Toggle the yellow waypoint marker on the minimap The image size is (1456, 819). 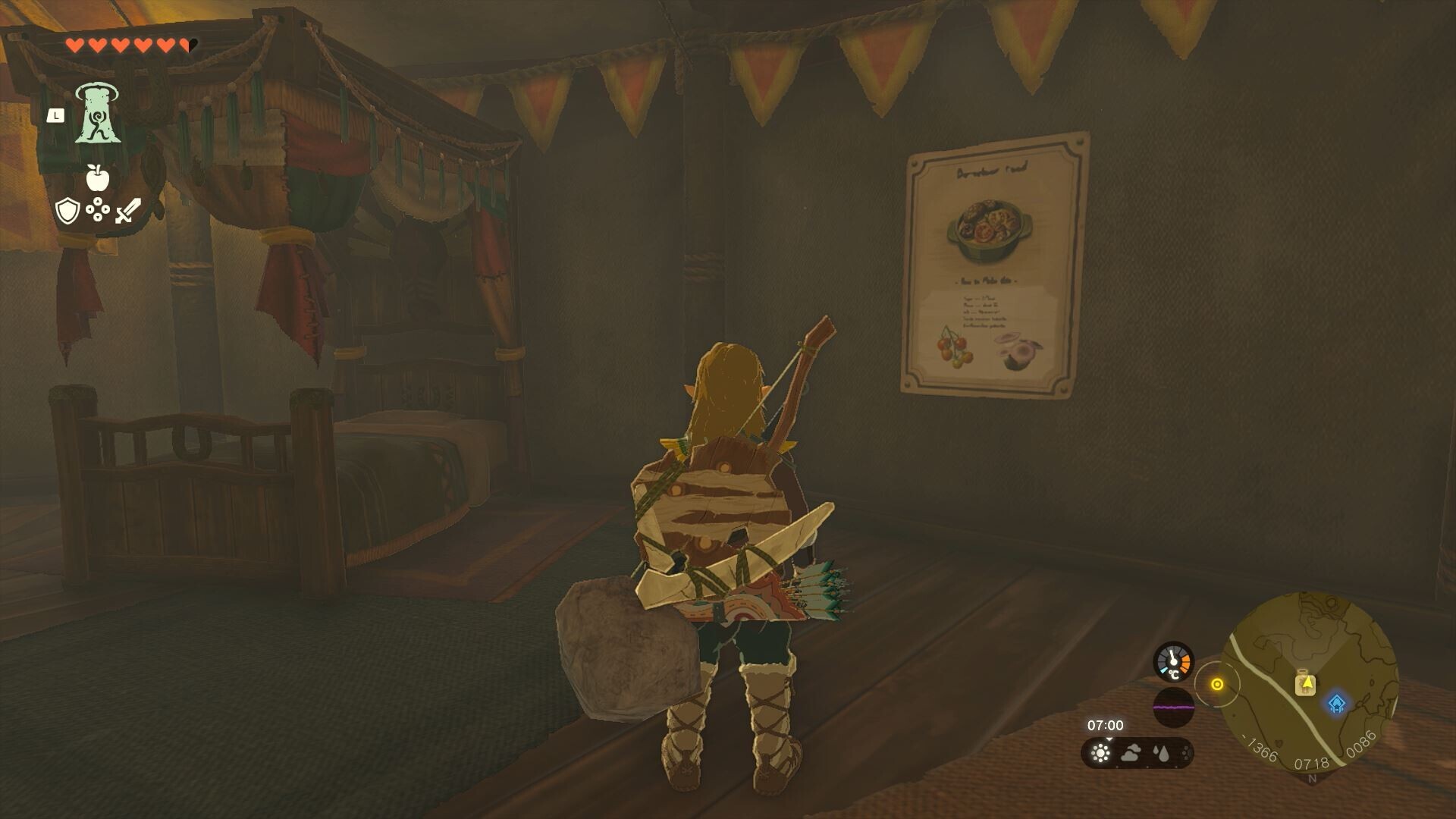point(1217,682)
